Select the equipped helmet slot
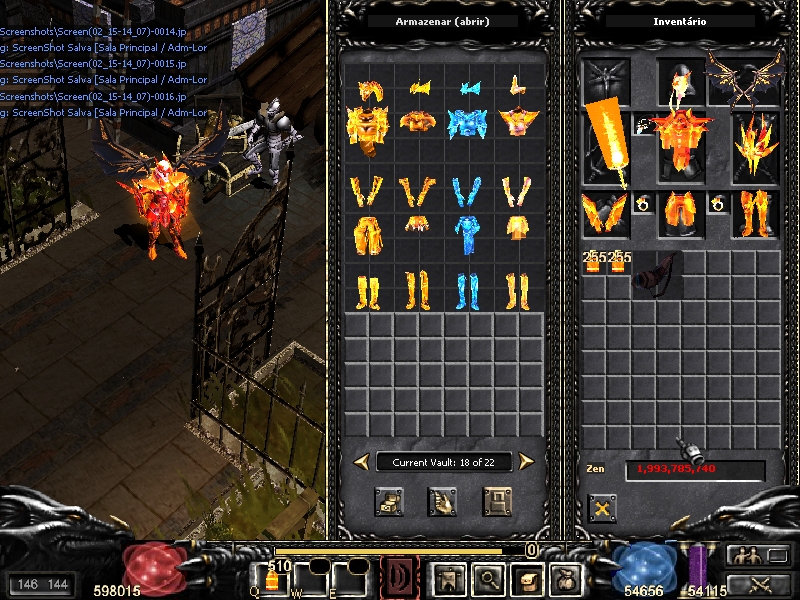This screenshot has width=800, height=600. coord(680,78)
